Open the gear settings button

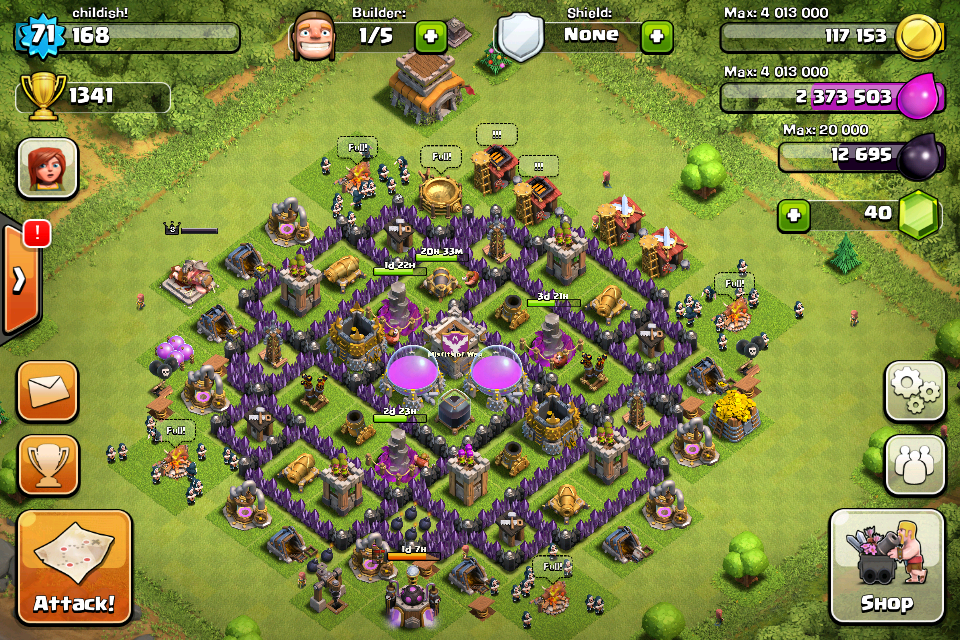coord(915,390)
